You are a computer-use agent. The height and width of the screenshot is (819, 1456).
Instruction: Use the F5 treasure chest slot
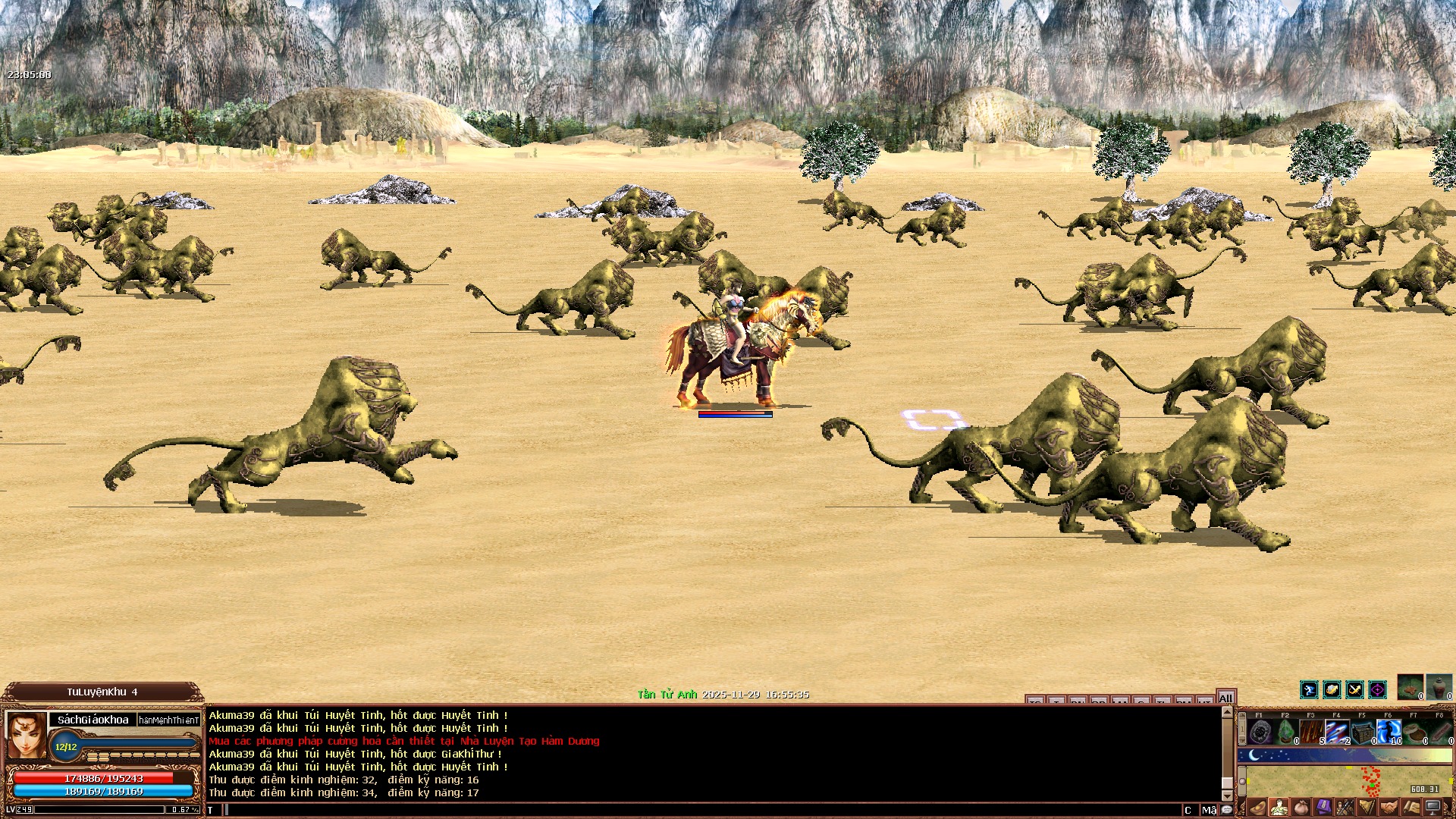(1363, 733)
